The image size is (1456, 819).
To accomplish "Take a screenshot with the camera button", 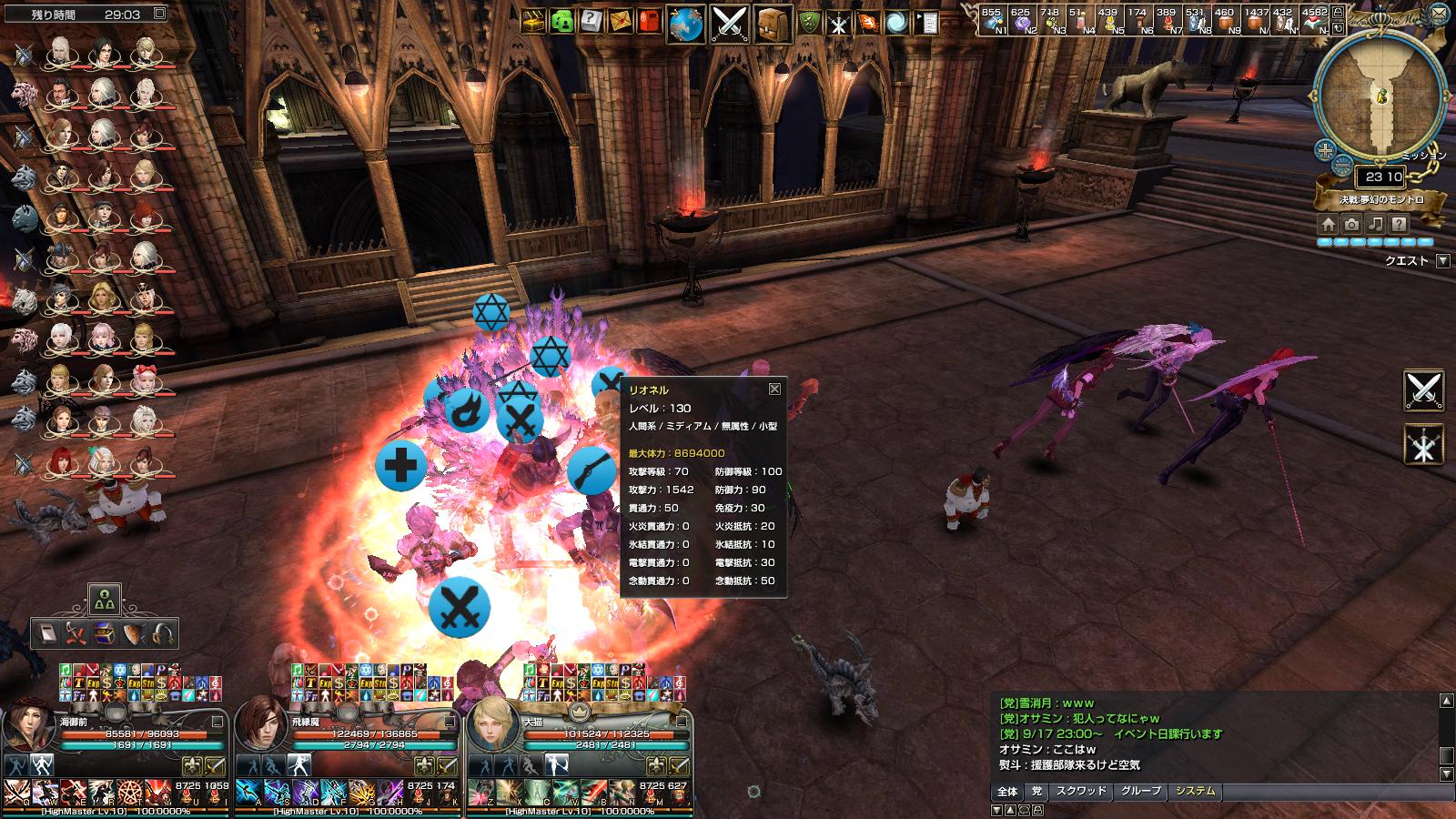I will point(1352,225).
